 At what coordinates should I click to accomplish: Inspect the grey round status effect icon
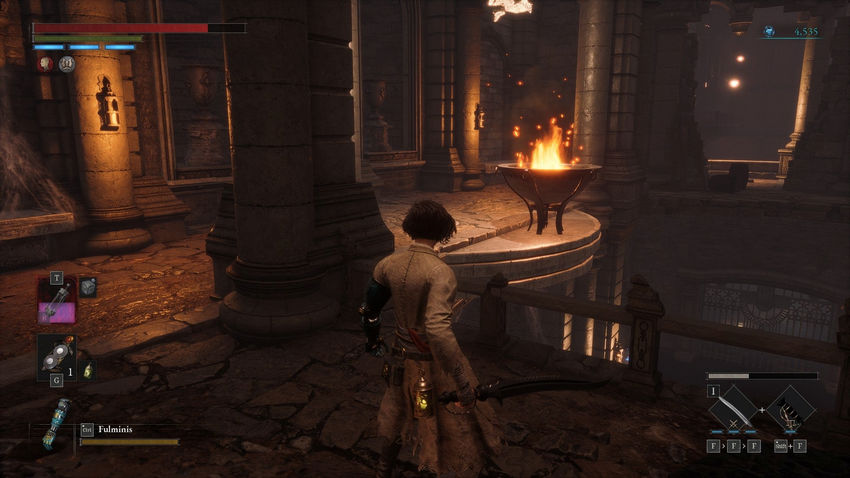tap(67, 64)
